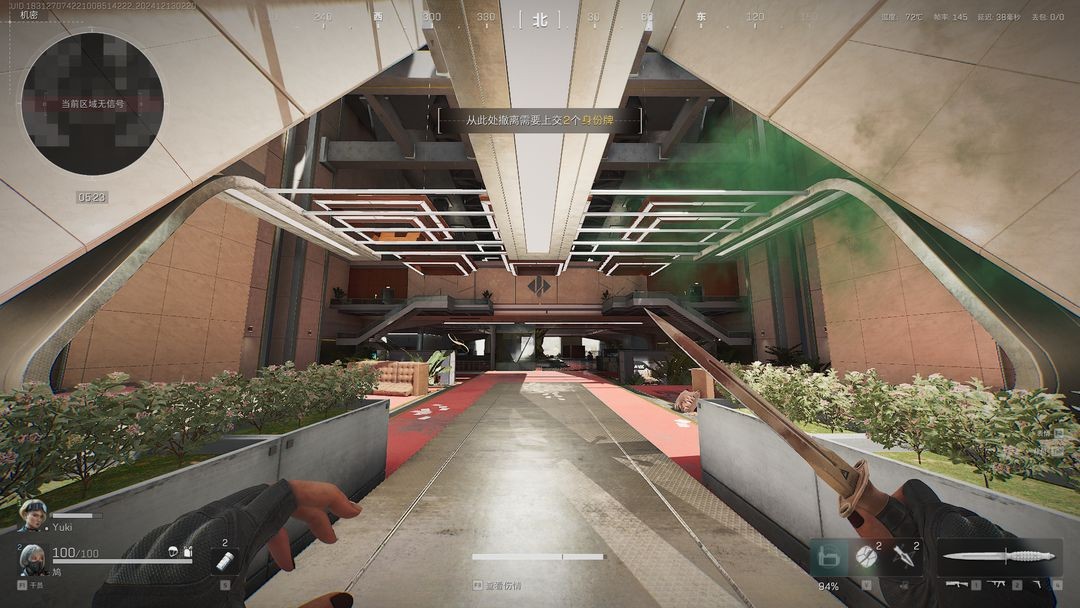
Task: Select the throwing knife gadget slot
Action: click(x=903, y=557)
